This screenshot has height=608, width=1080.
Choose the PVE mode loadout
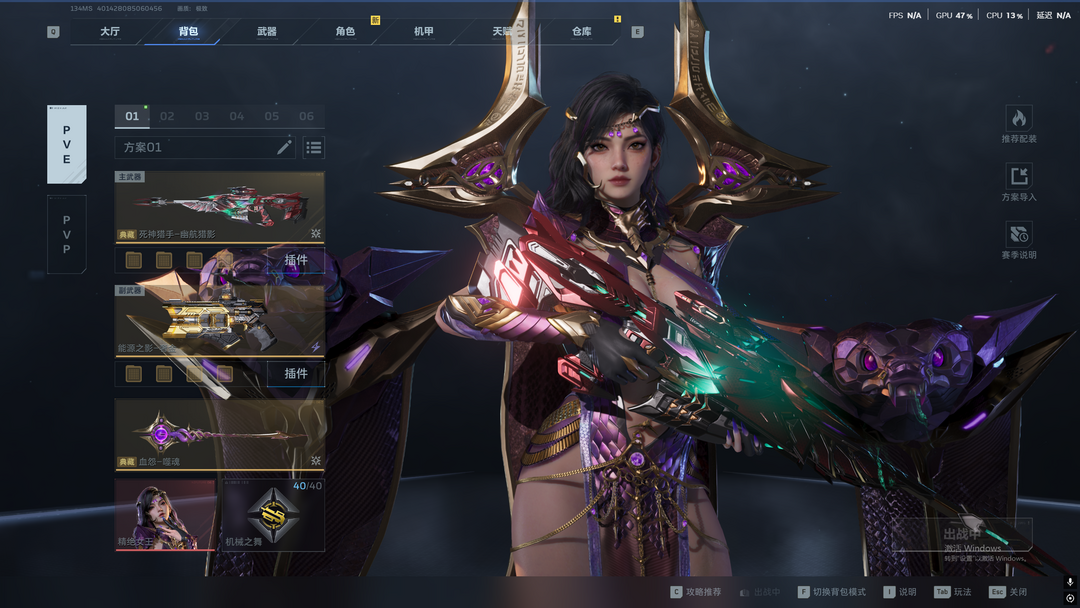click(67, 144)
